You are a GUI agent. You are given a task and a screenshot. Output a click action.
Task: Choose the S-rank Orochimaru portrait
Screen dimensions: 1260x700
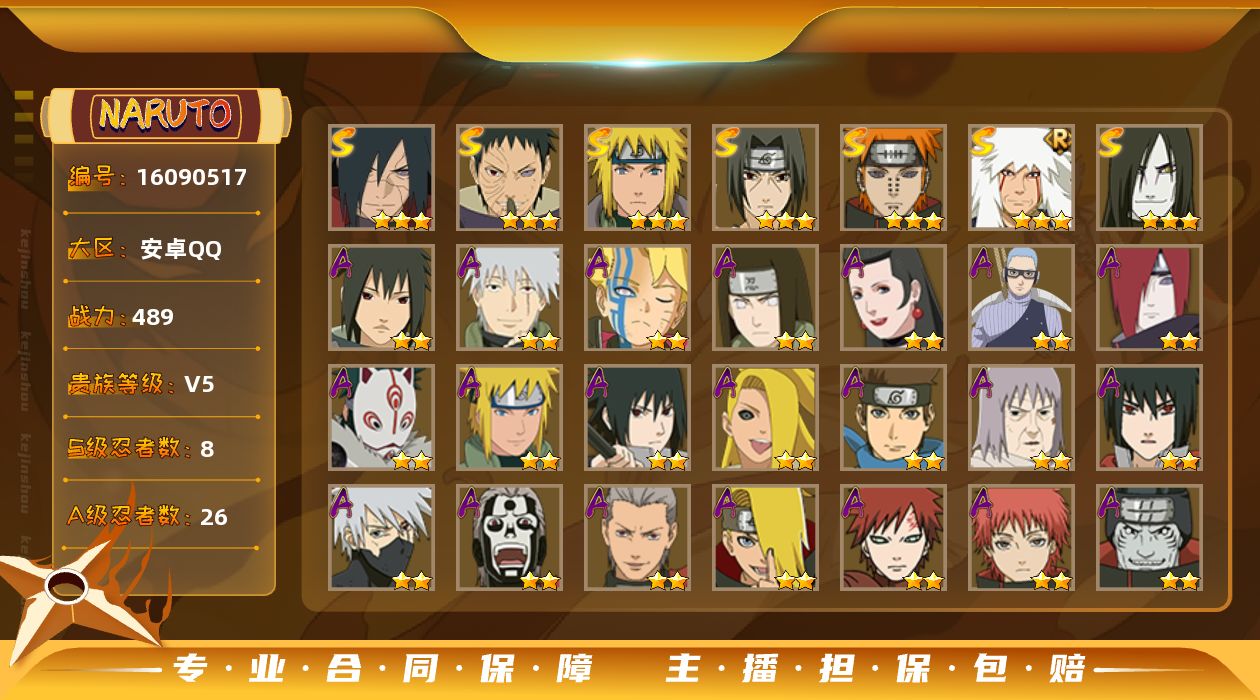tap(1149, 177)
